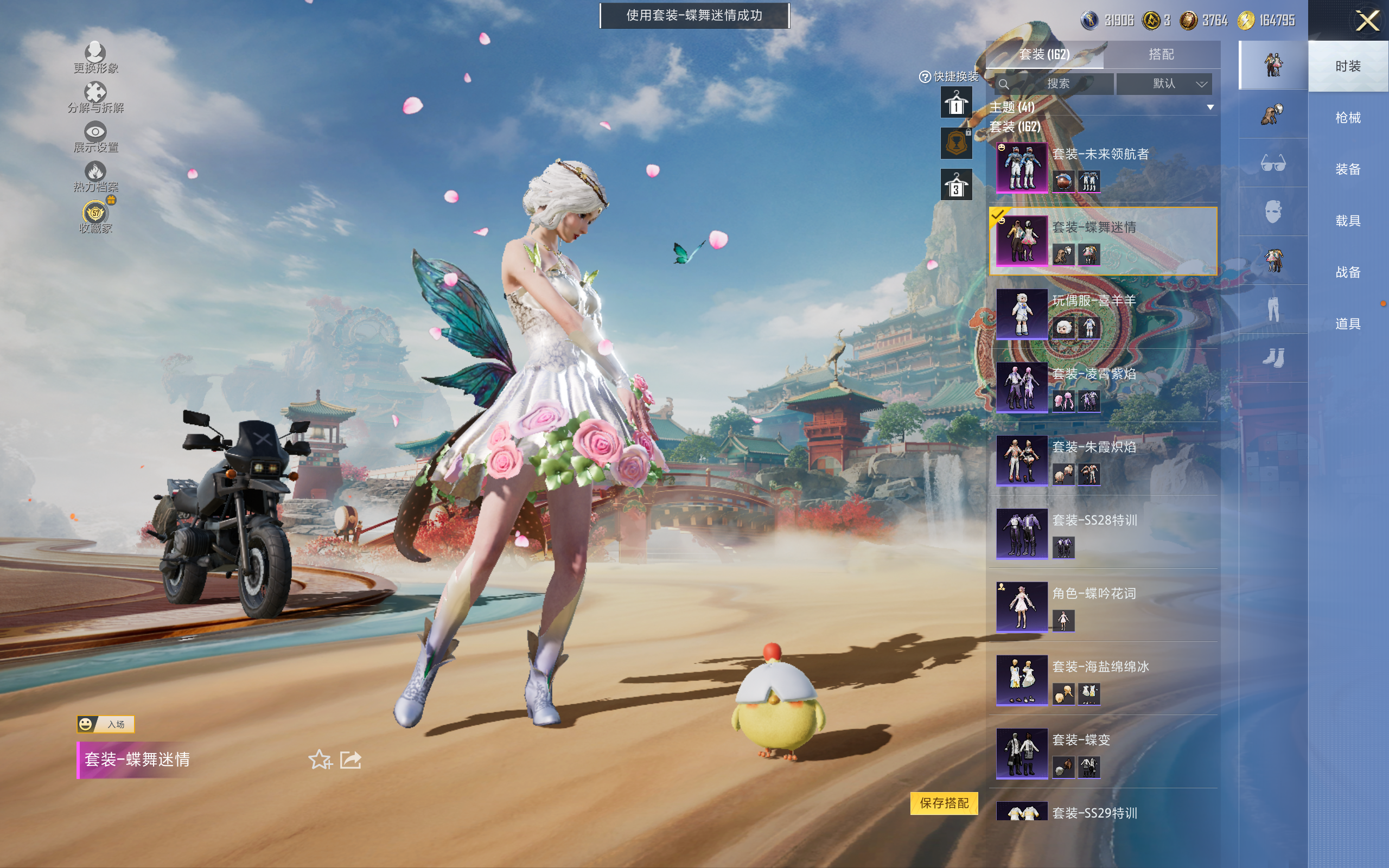Open the 枪械 category
This screenshot has width=1389, height=868.
coord(1347,118)
